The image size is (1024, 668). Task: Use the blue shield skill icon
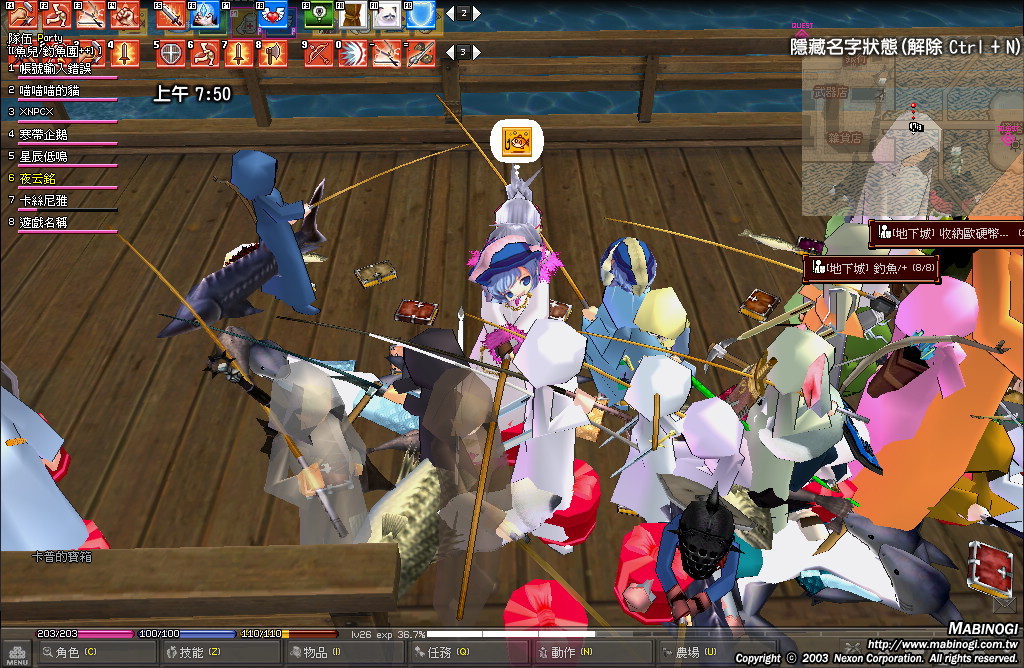[422, 15]
